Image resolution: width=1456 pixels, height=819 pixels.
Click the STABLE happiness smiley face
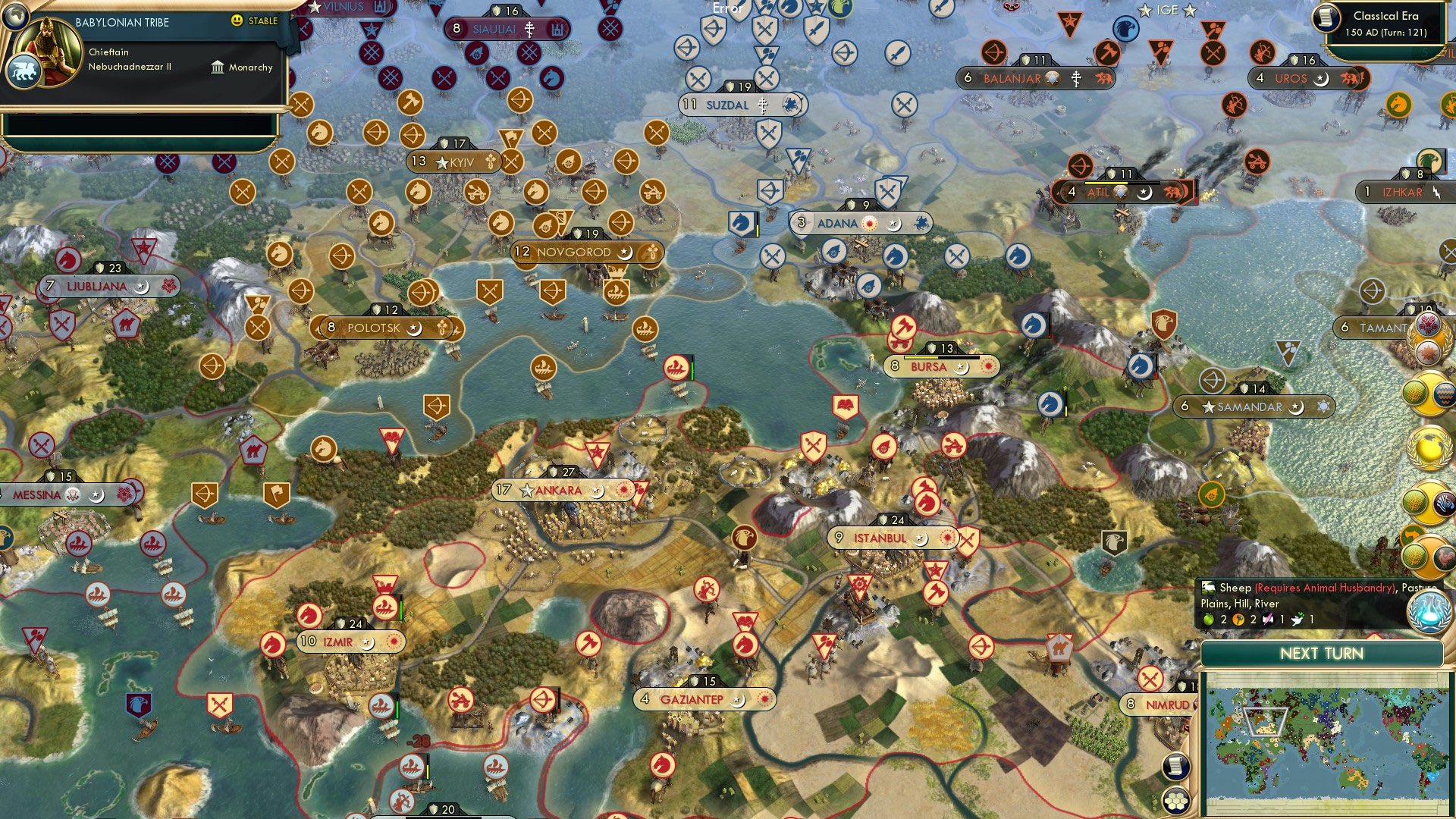tap(237, 21)
